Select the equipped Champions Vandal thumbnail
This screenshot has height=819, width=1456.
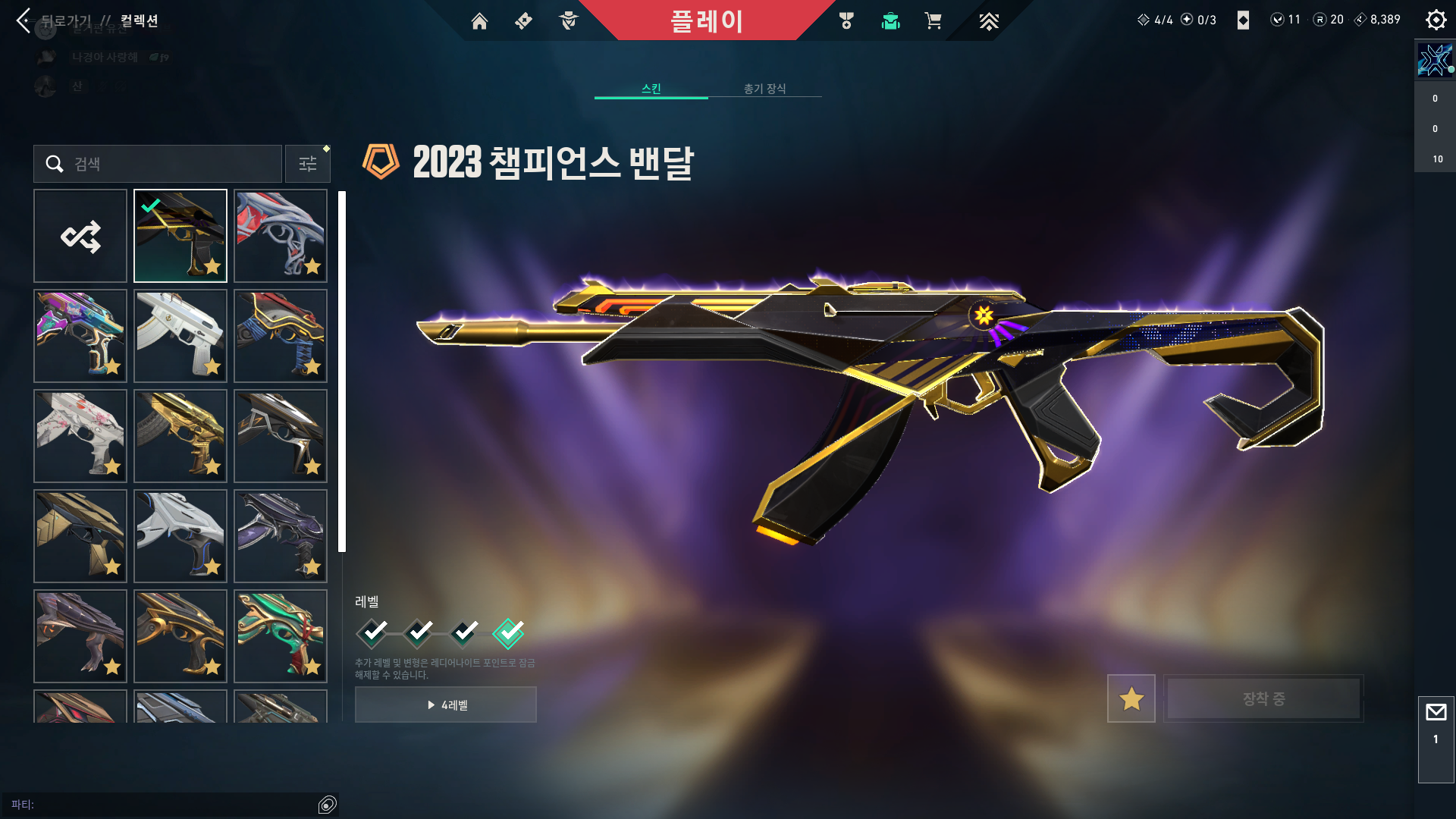(x=180, y=236)
